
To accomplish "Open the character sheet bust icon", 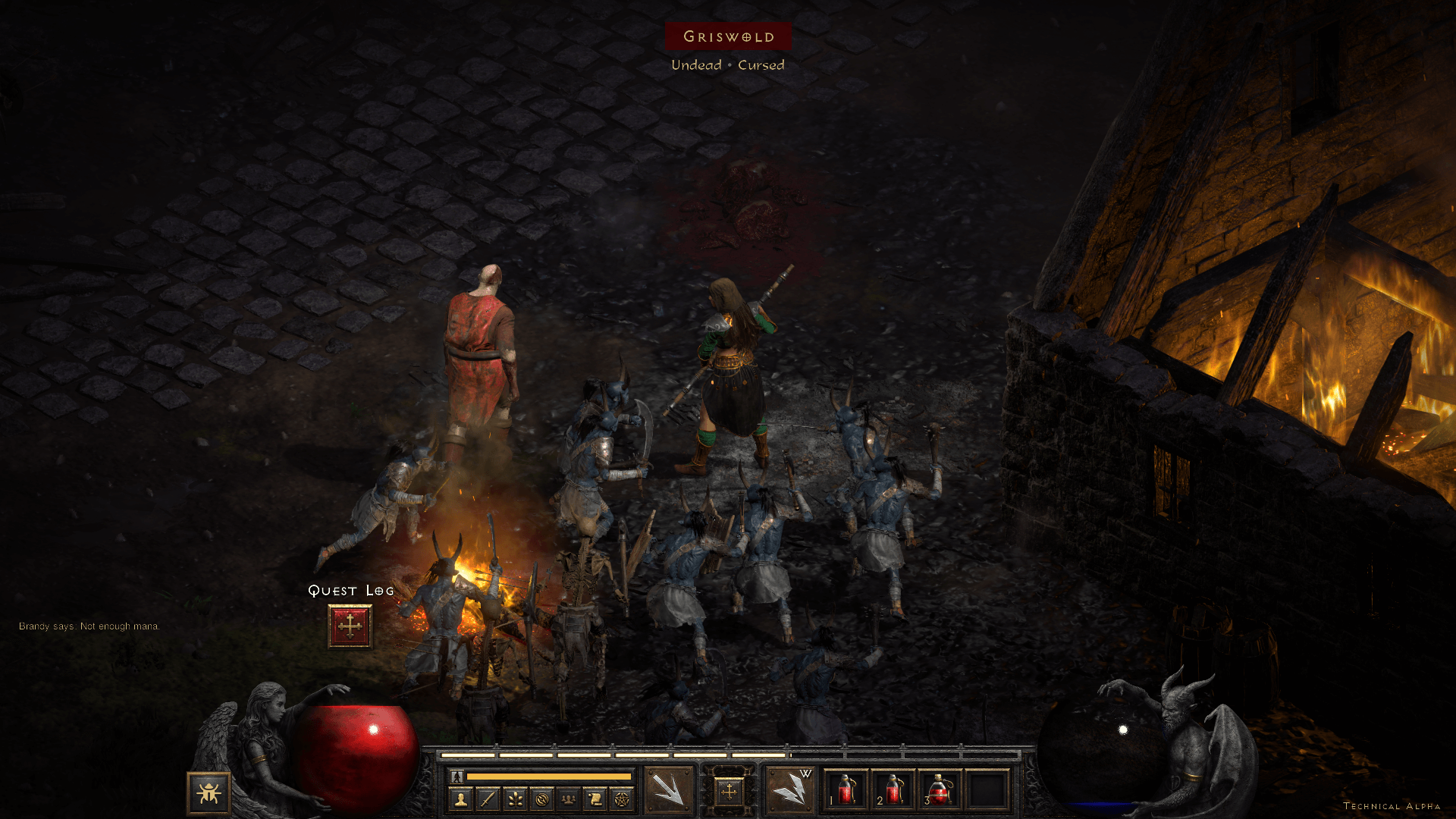I will 460,799.
